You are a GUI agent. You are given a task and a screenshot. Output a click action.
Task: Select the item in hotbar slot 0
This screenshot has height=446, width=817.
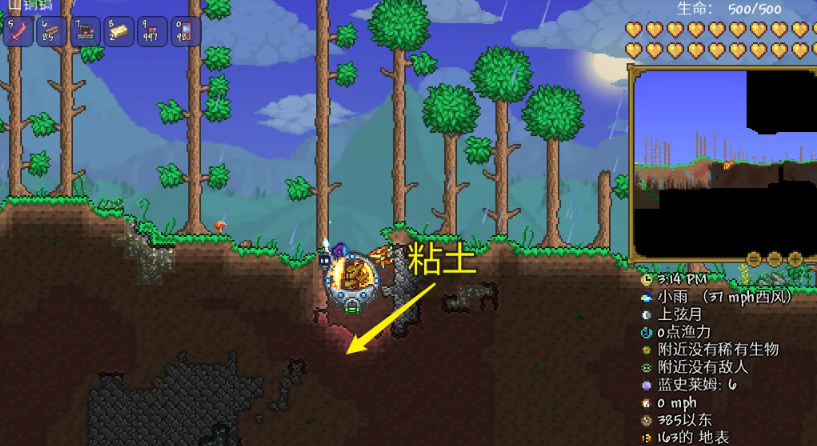coord(186,31)
